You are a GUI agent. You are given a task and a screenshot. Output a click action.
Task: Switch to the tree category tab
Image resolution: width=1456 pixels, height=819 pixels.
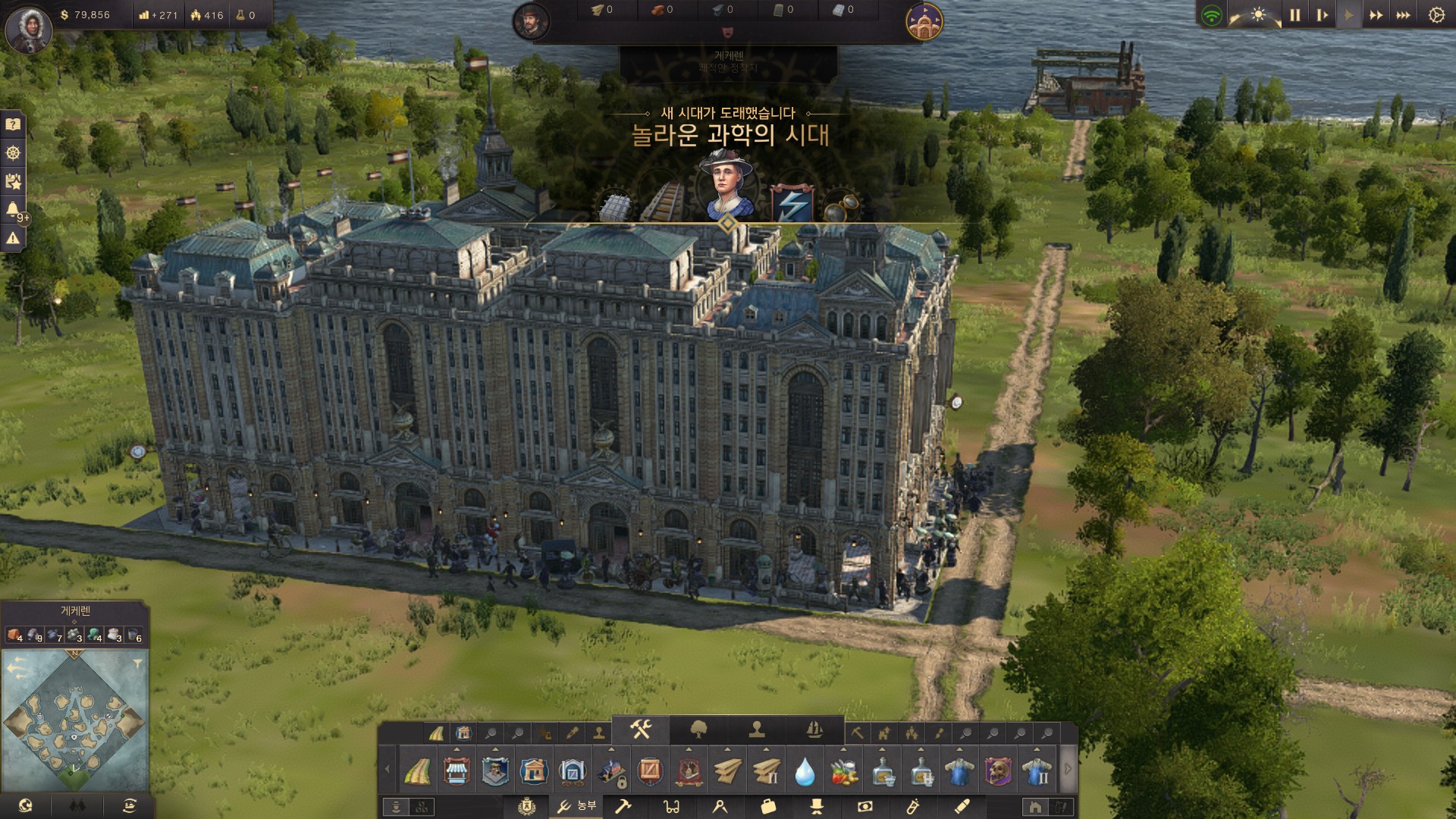(698, 730)
